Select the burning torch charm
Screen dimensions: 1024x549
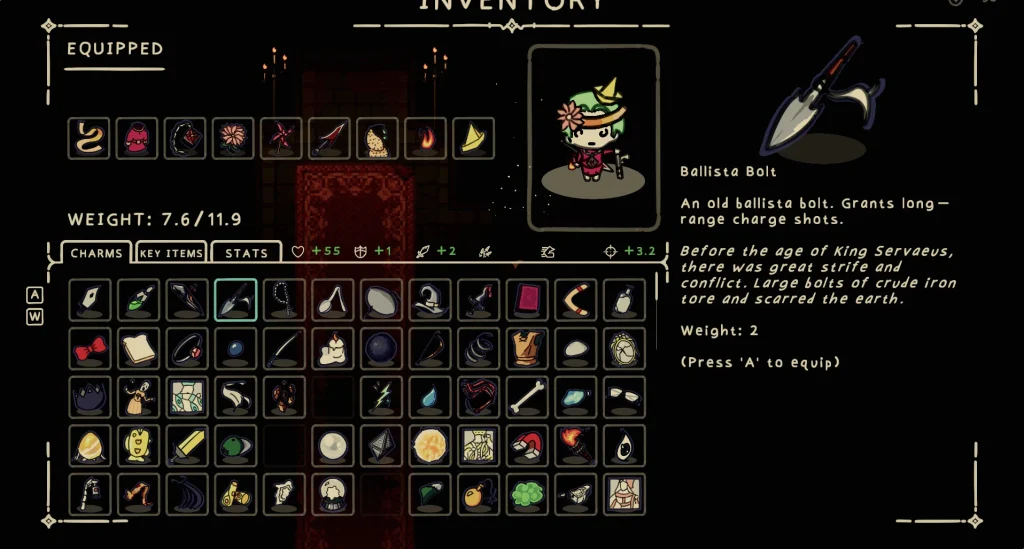(x=576, y=445)
